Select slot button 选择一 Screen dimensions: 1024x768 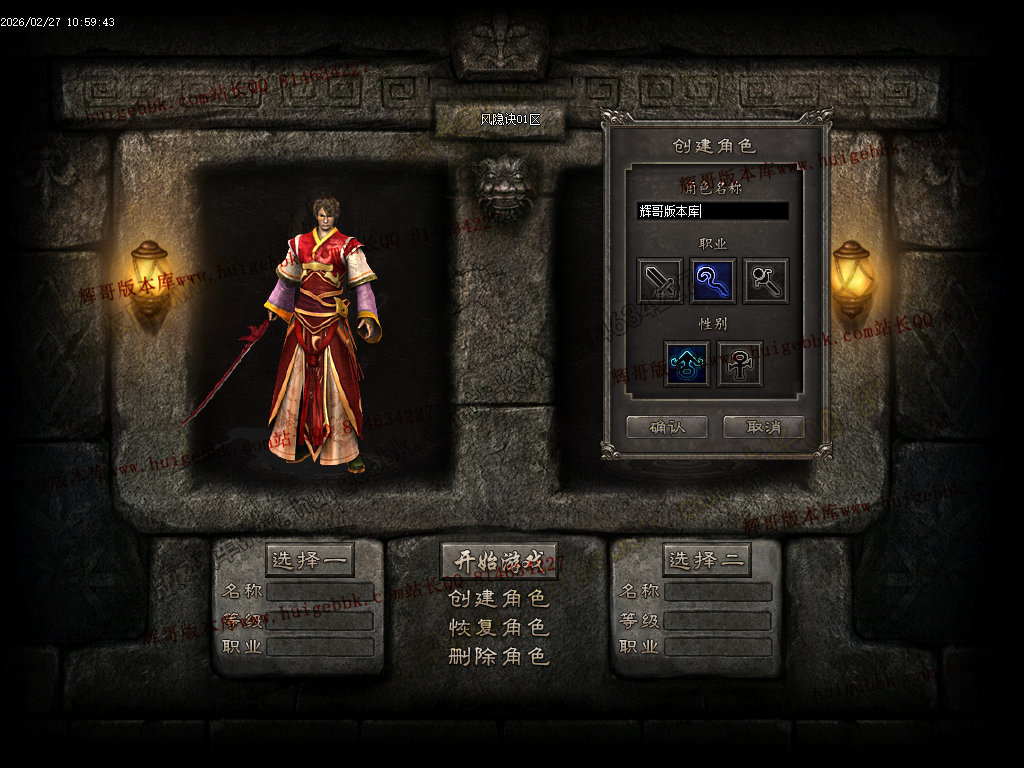(x=310, y=560)
